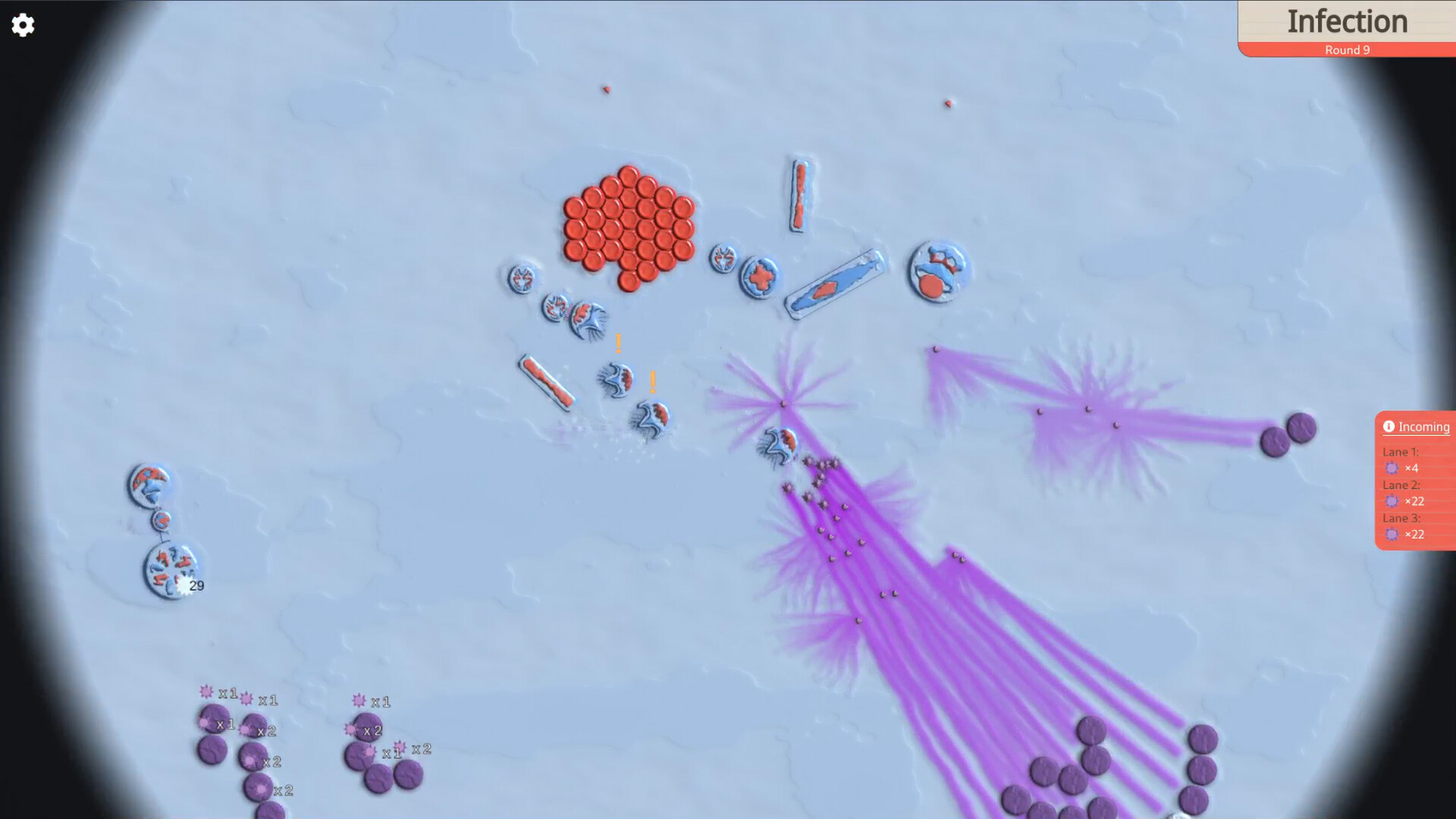Toggle the lower orange warning indicator
The width and height of the screenshot is (1456, 819).
pyautogui.click(x=651, y=381)
